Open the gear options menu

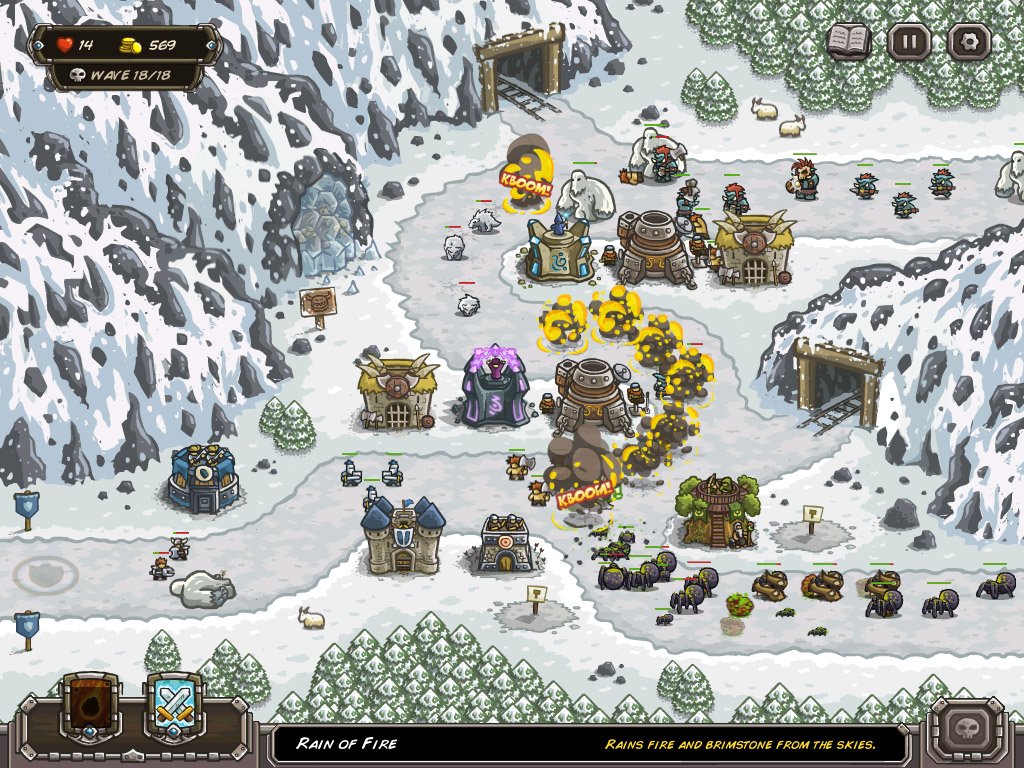[969, 42]
